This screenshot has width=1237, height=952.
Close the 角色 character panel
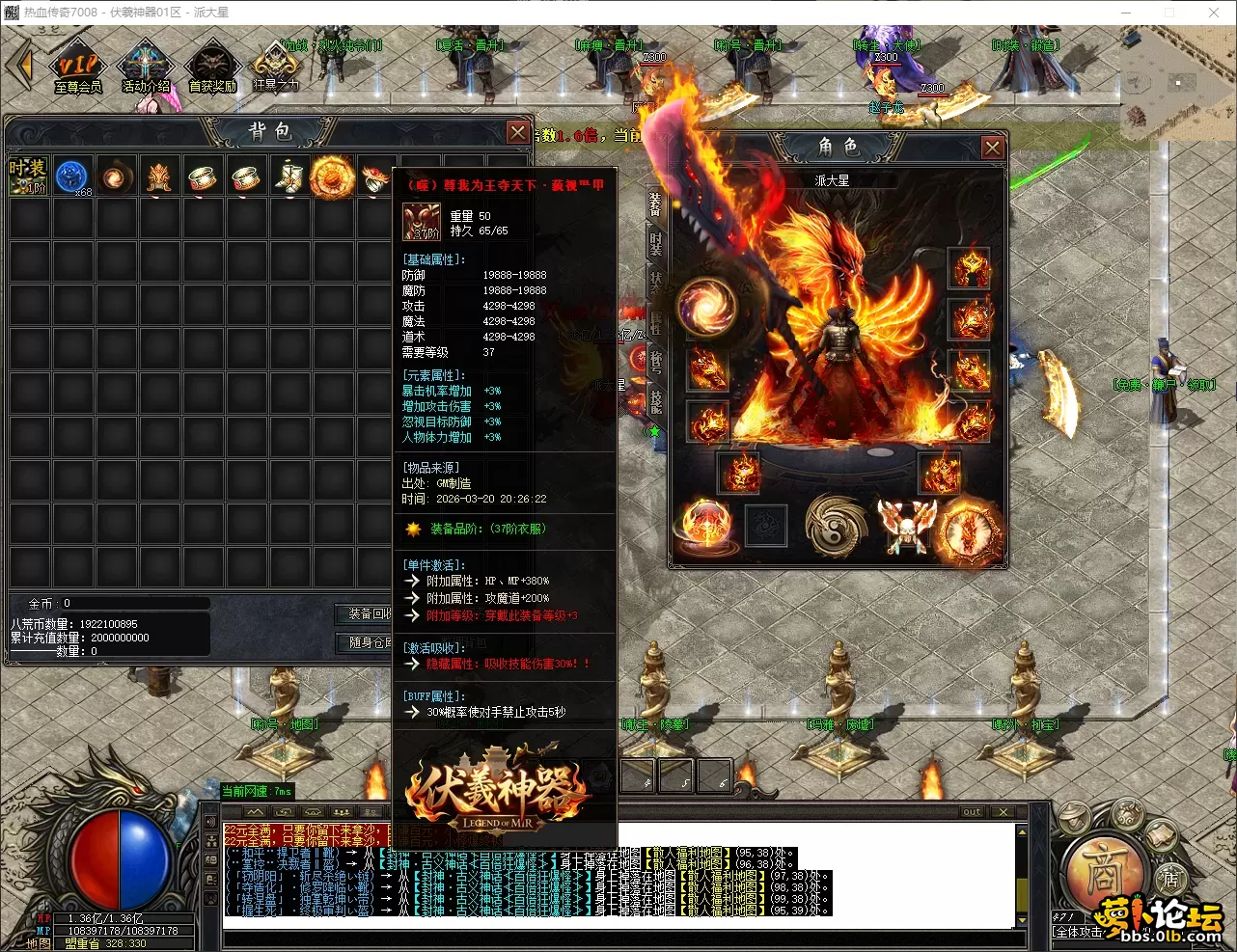click(x=992, y=148)
